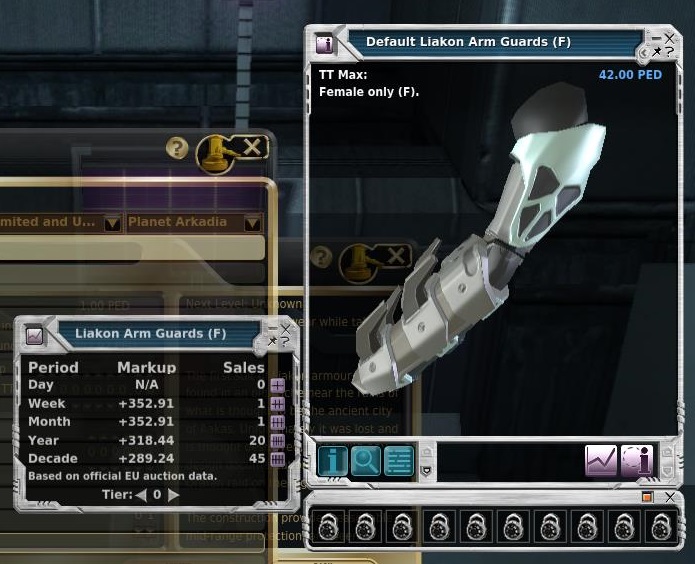
Task: Show the Decade sales graph
Action: pos(277,459)
